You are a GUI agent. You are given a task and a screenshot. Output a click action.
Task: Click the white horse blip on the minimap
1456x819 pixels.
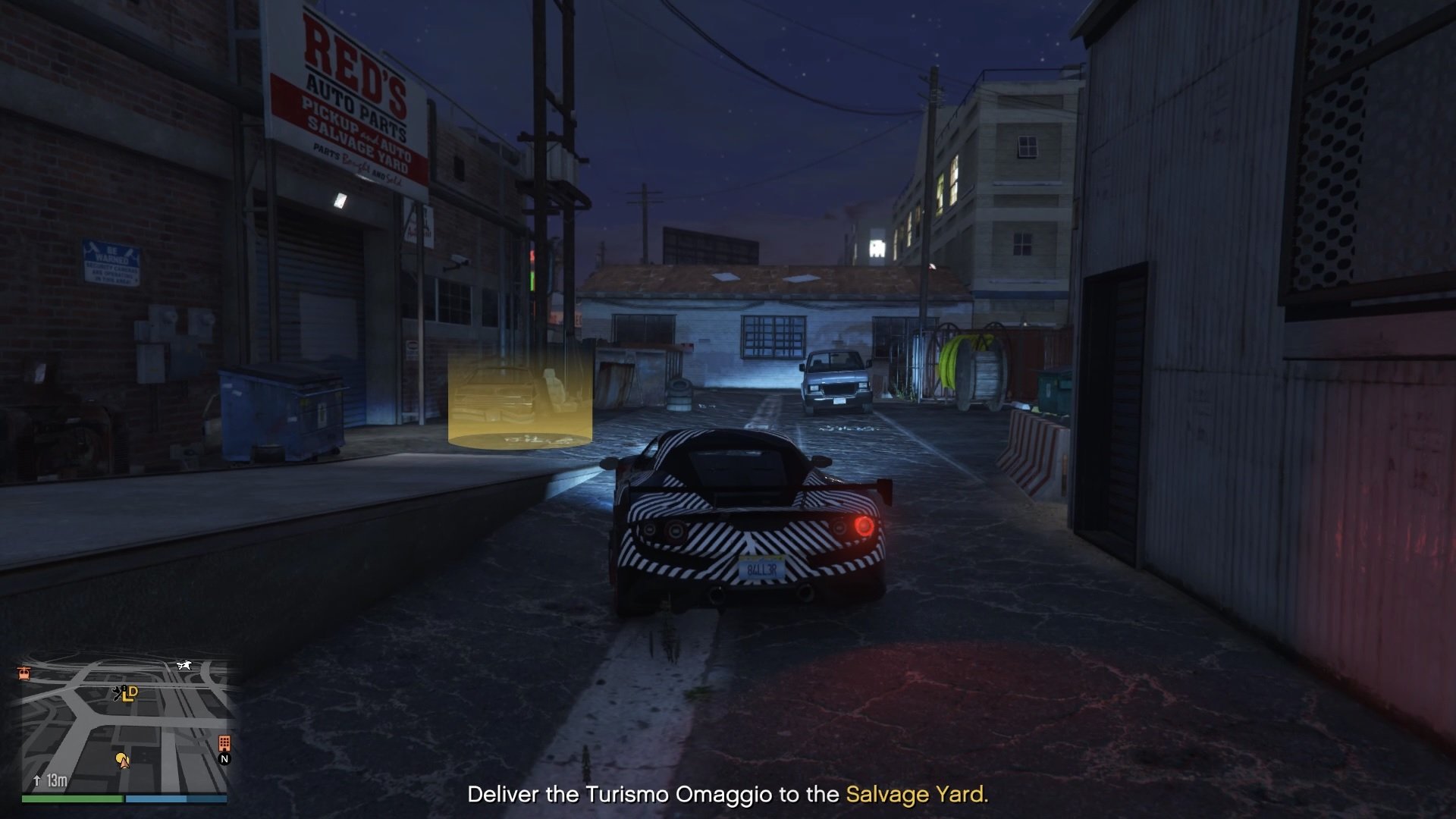click(x=184, y=664)
